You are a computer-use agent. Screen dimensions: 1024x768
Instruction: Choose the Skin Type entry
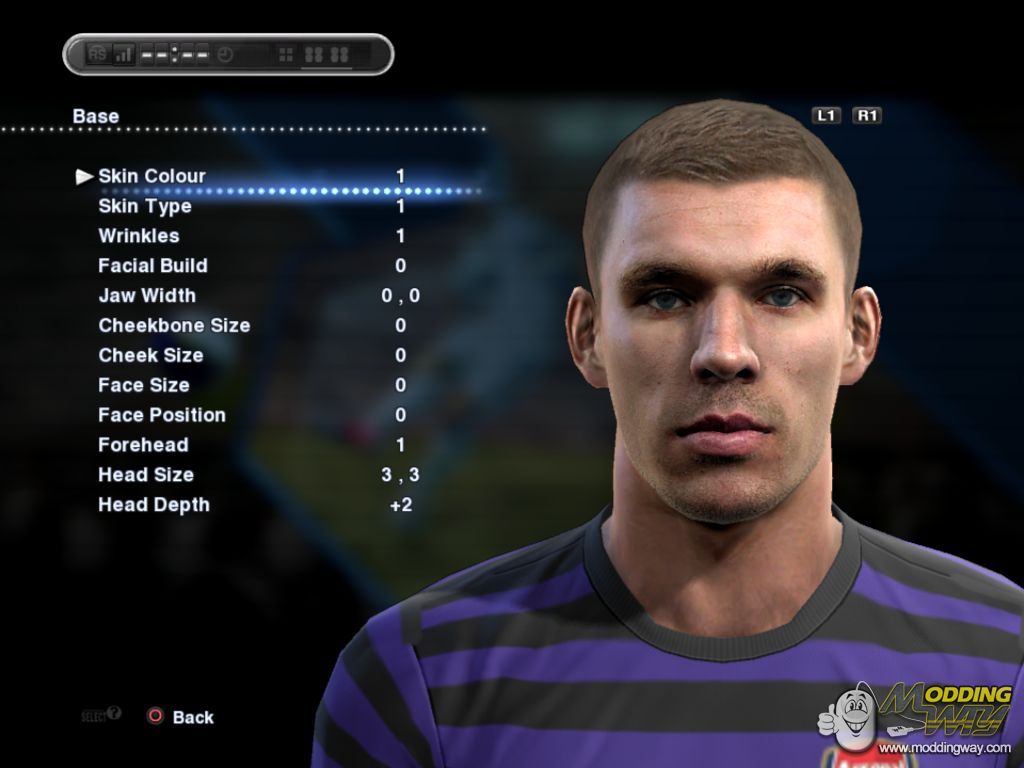pos(145,206)
